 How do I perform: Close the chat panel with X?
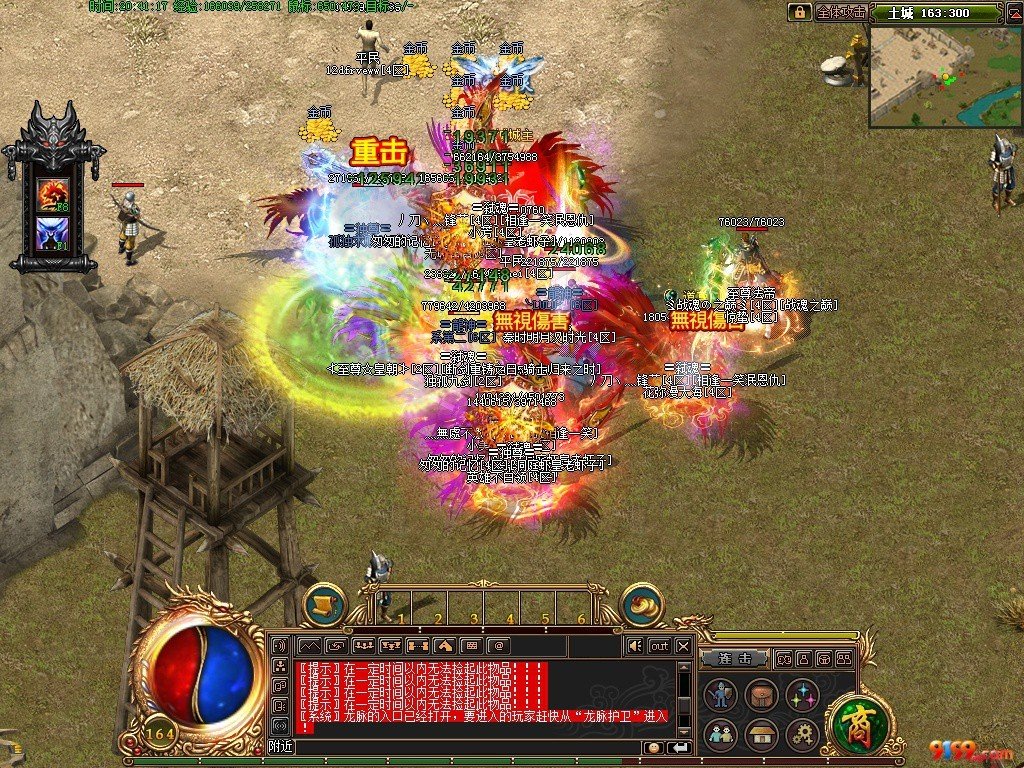(683, 646)
